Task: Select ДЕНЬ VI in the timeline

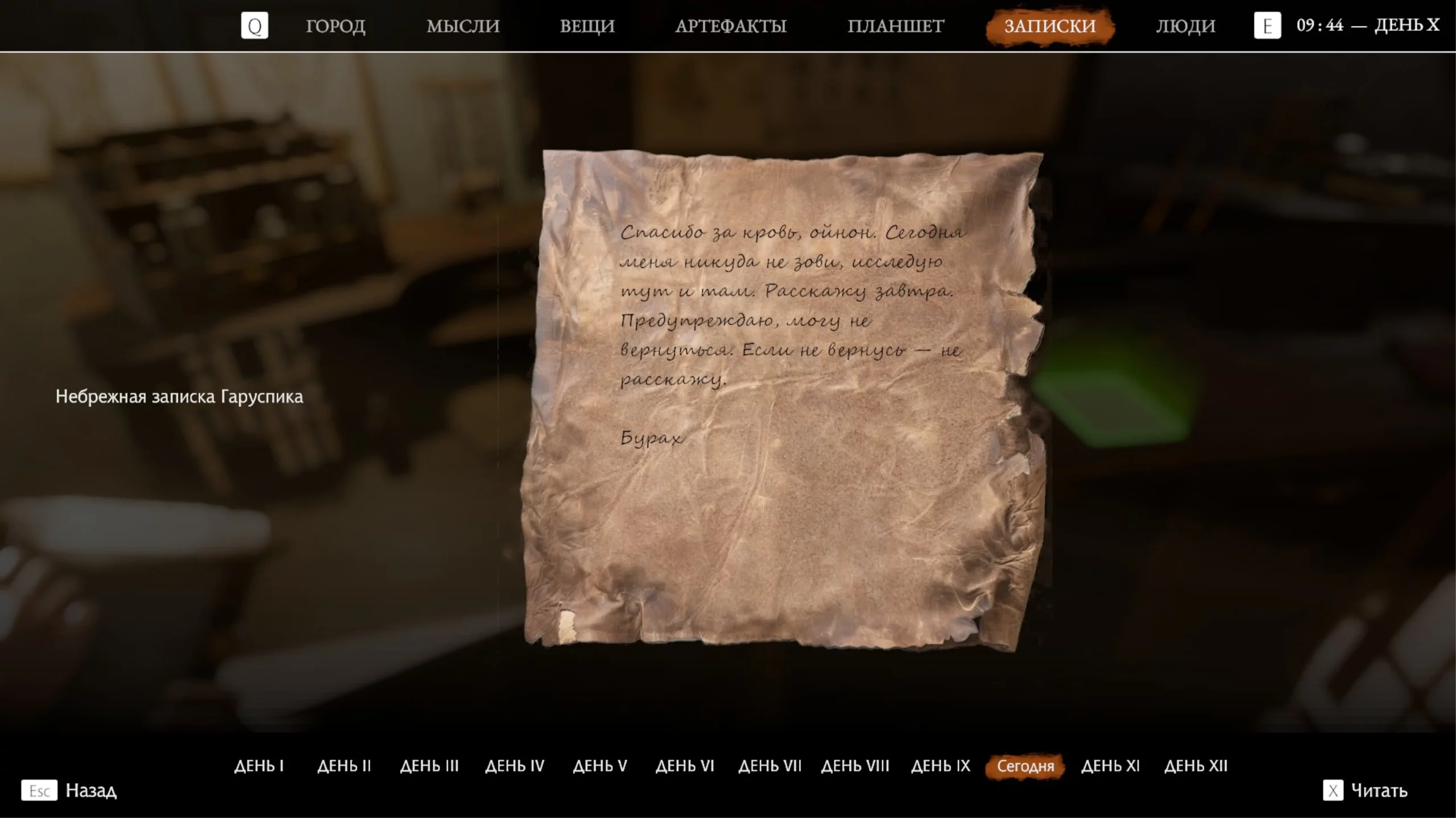Action: 685,766
